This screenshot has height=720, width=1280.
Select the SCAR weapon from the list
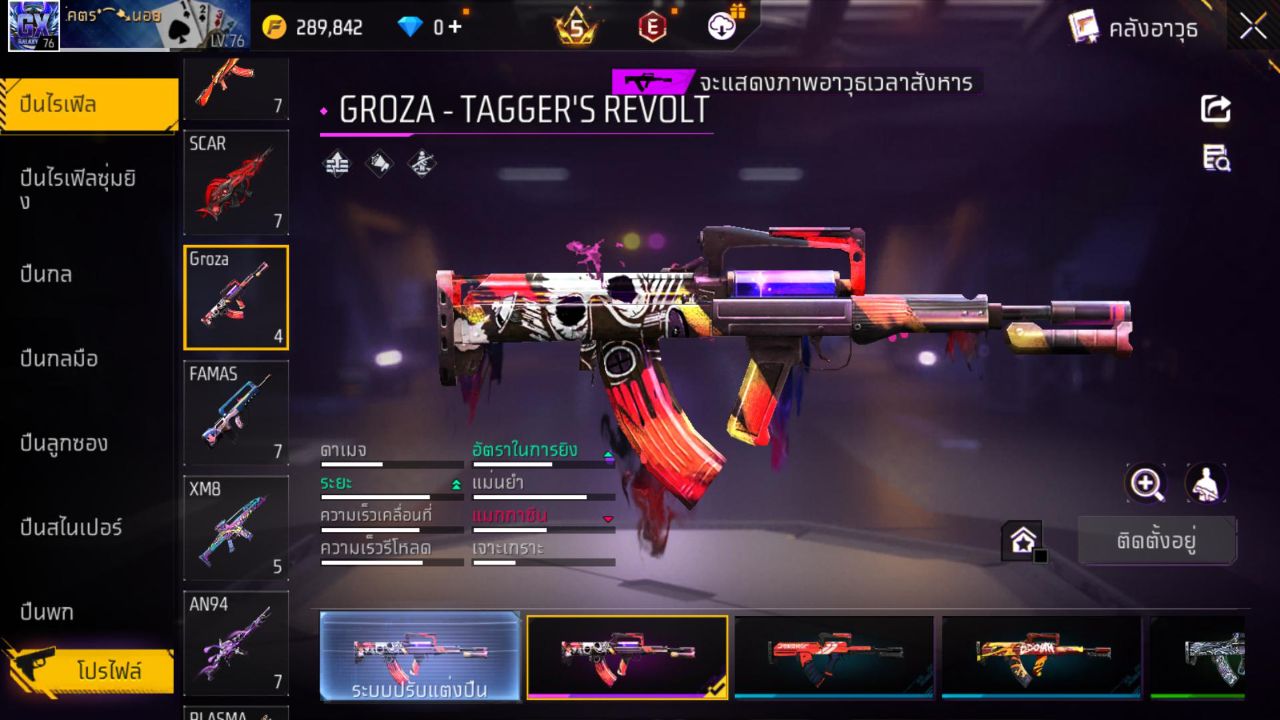click(x=235, y=182)
